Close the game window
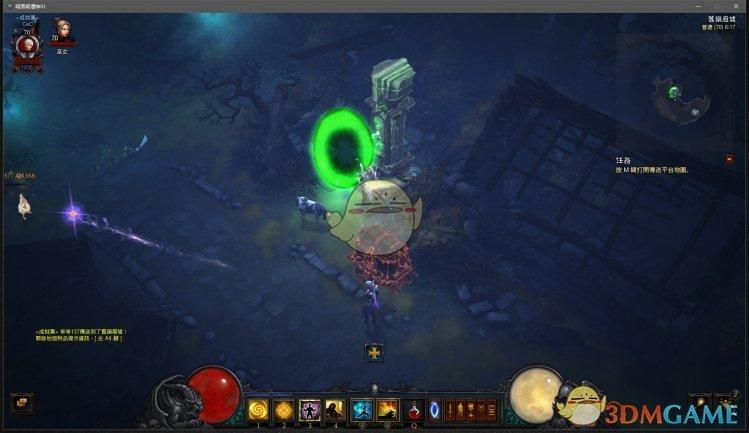Viewport: 749px width, 433px height. click(738, 5)
